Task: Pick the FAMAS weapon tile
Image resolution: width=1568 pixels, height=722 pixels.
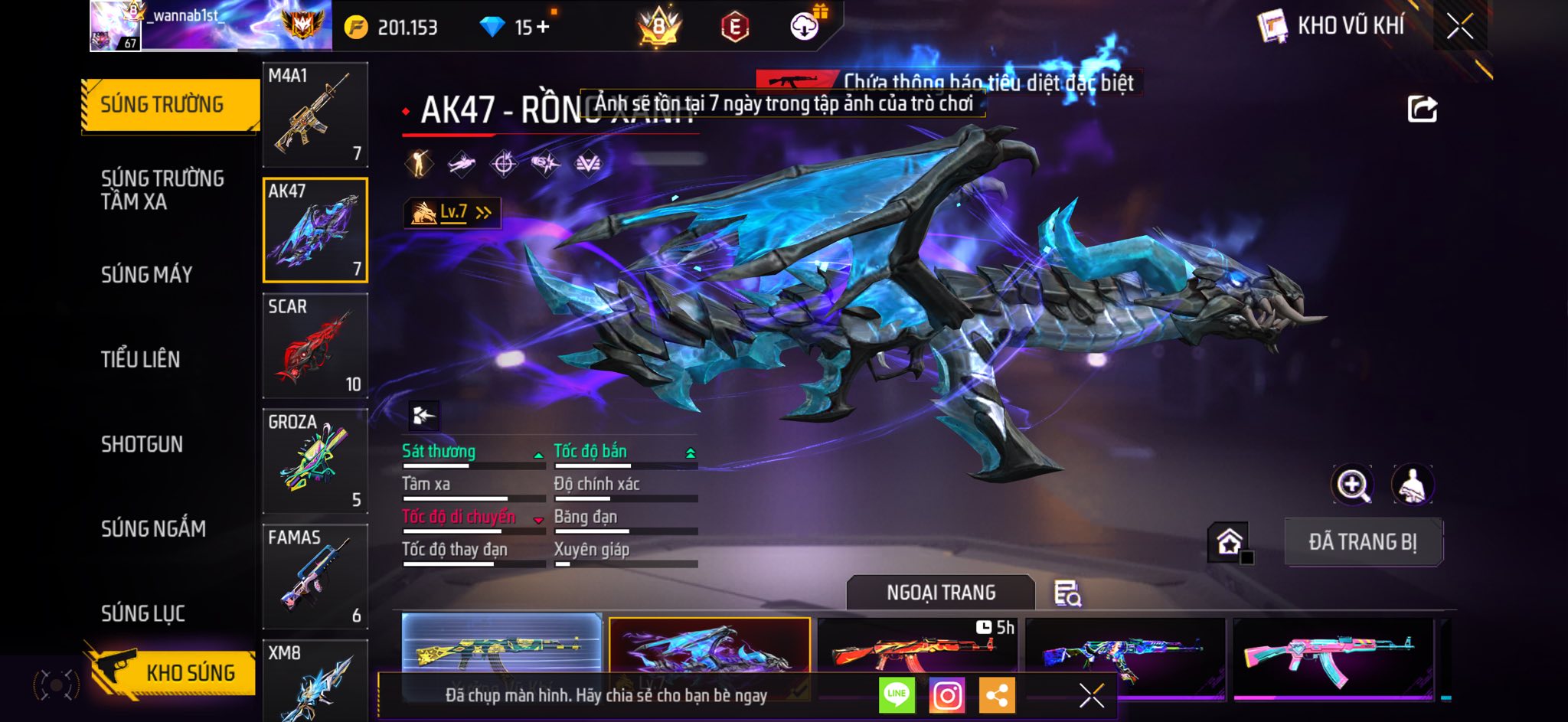Action: click(x=315, y=577)
